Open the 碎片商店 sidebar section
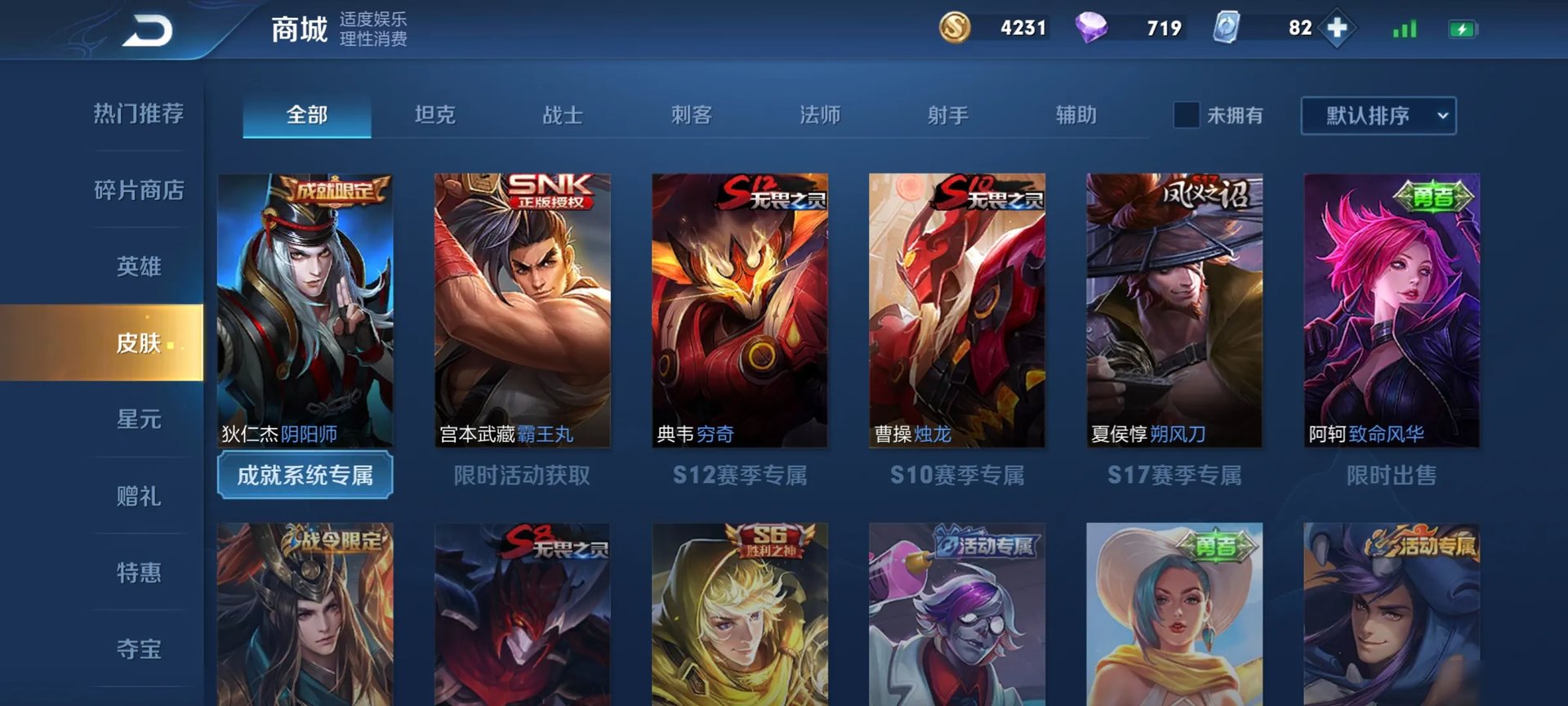Image resolution: width=1568 pixels, height=706 pixels. [x=140, y=190]
